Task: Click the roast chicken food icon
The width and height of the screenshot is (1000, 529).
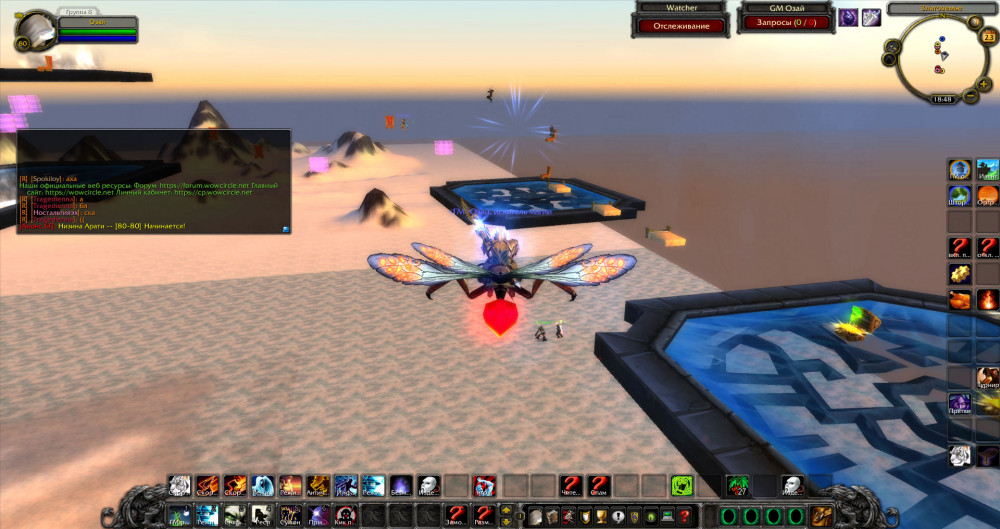Action: (959, 299)
